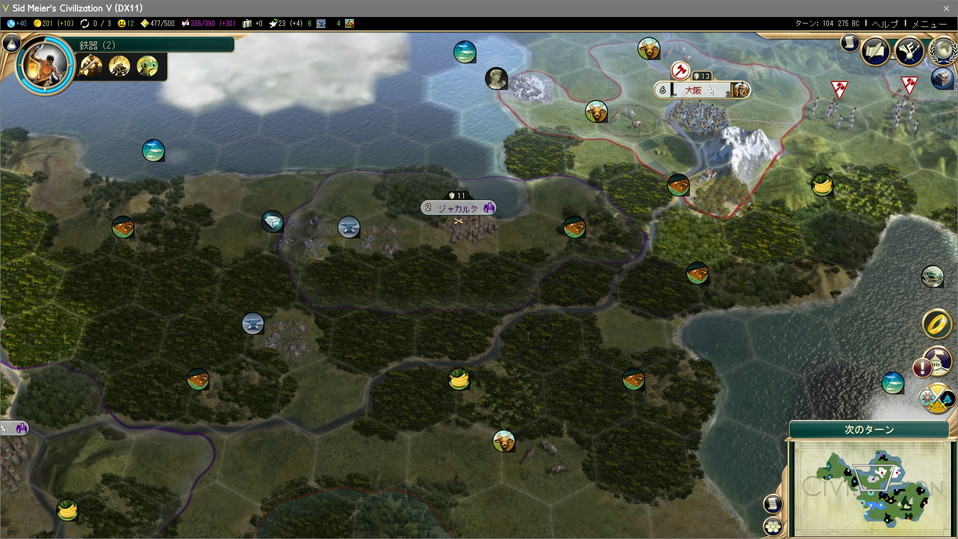Open the small scroll notification log icon

849,43
